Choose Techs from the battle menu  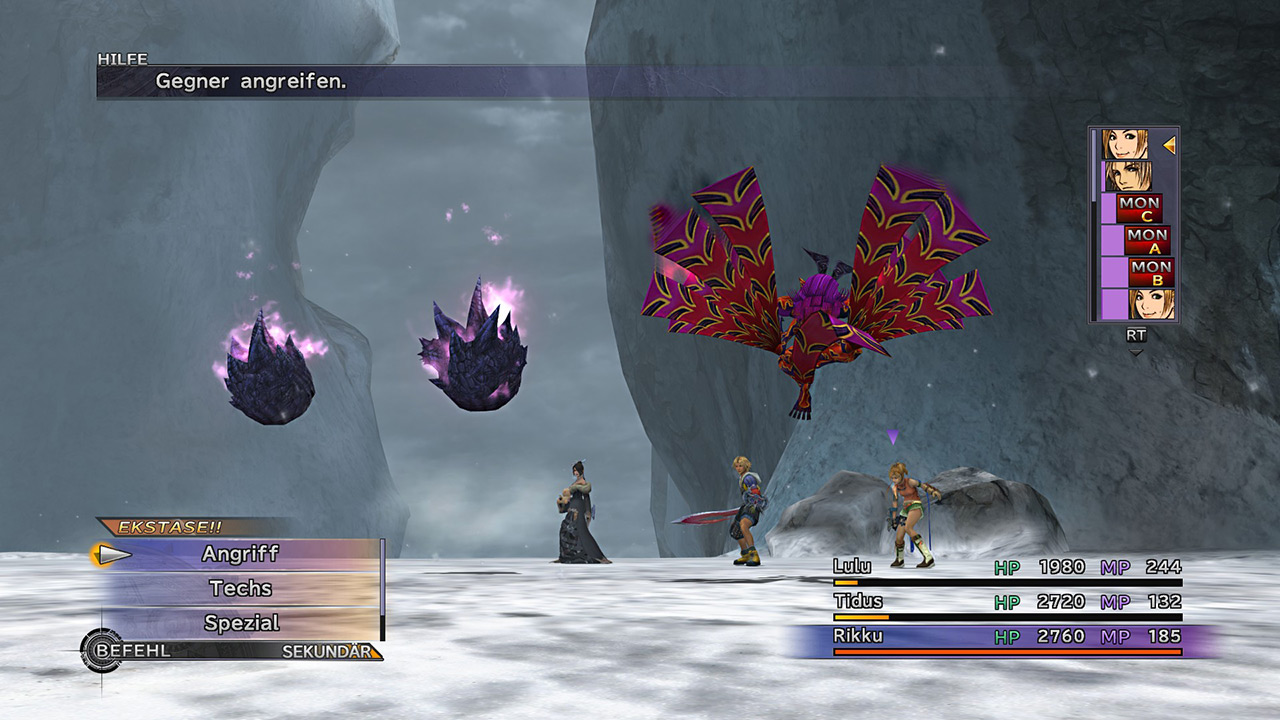240,588
